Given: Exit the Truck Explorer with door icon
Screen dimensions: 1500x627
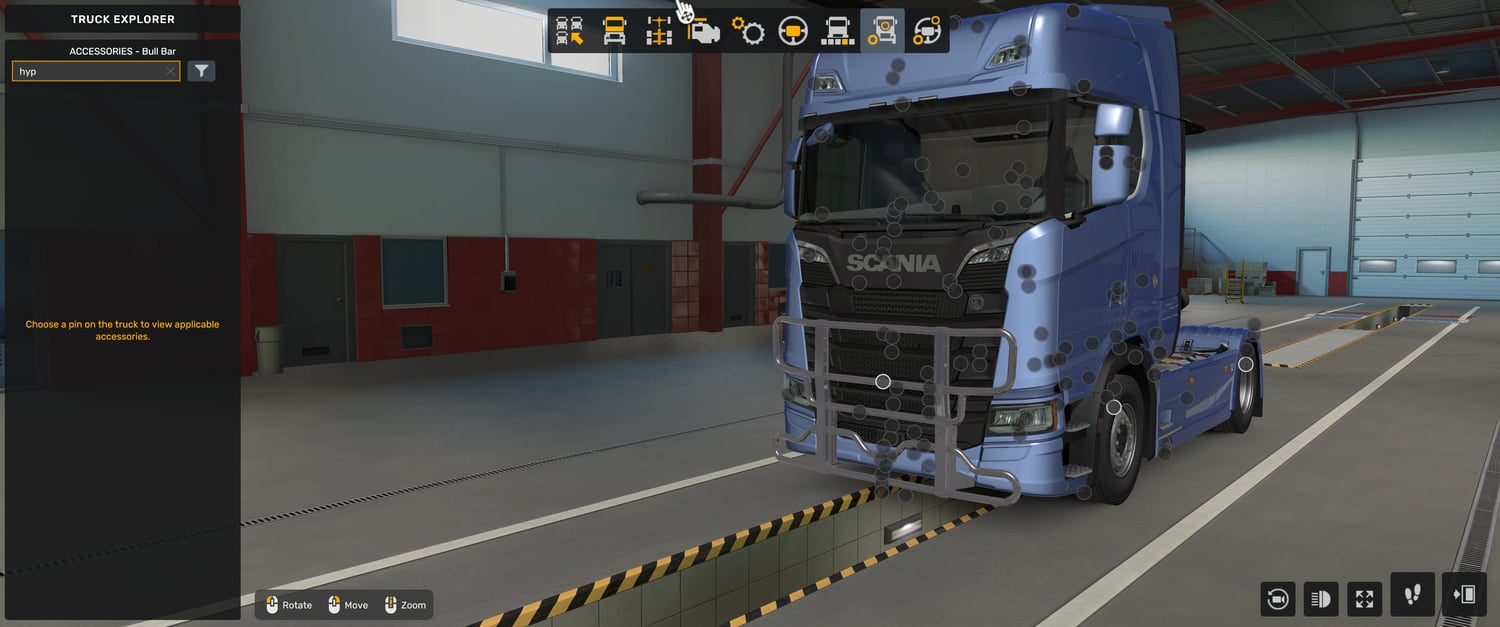Looking at the screenshot, I should [1464, 595].
